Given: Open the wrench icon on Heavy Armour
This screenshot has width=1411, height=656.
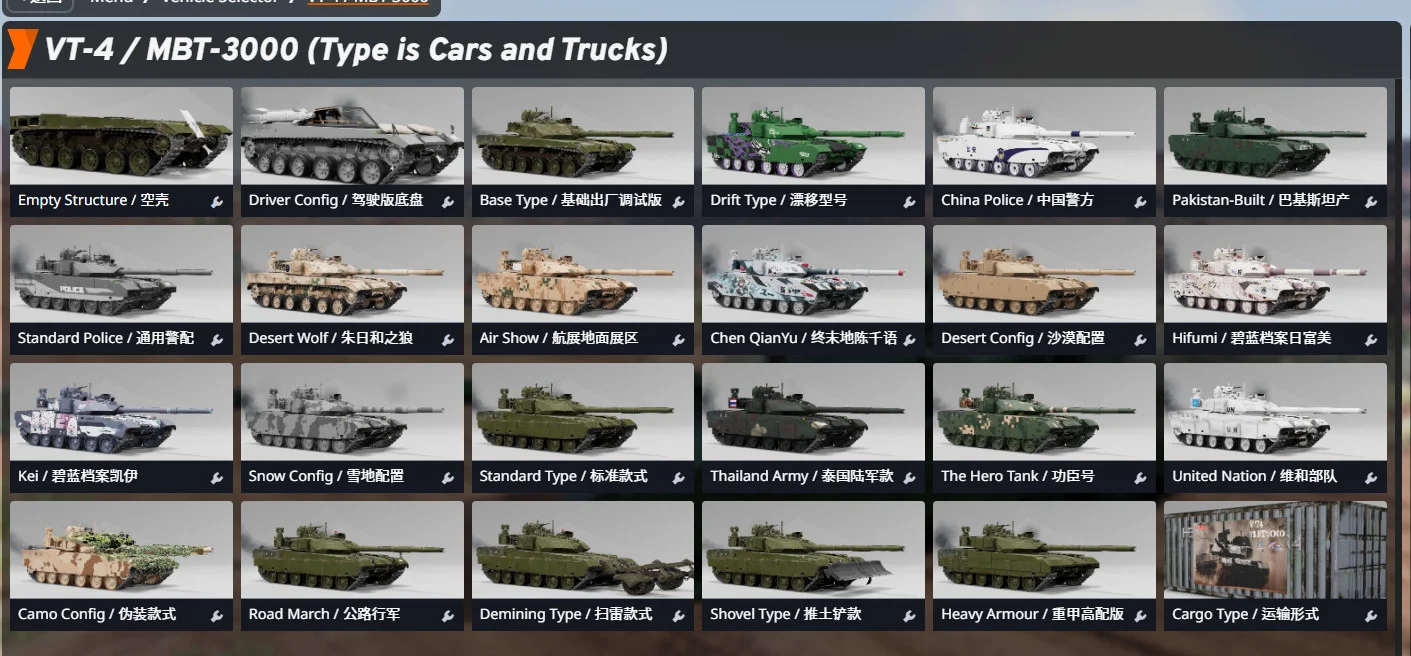Looking at the screenshot, I should [1140, 616].
